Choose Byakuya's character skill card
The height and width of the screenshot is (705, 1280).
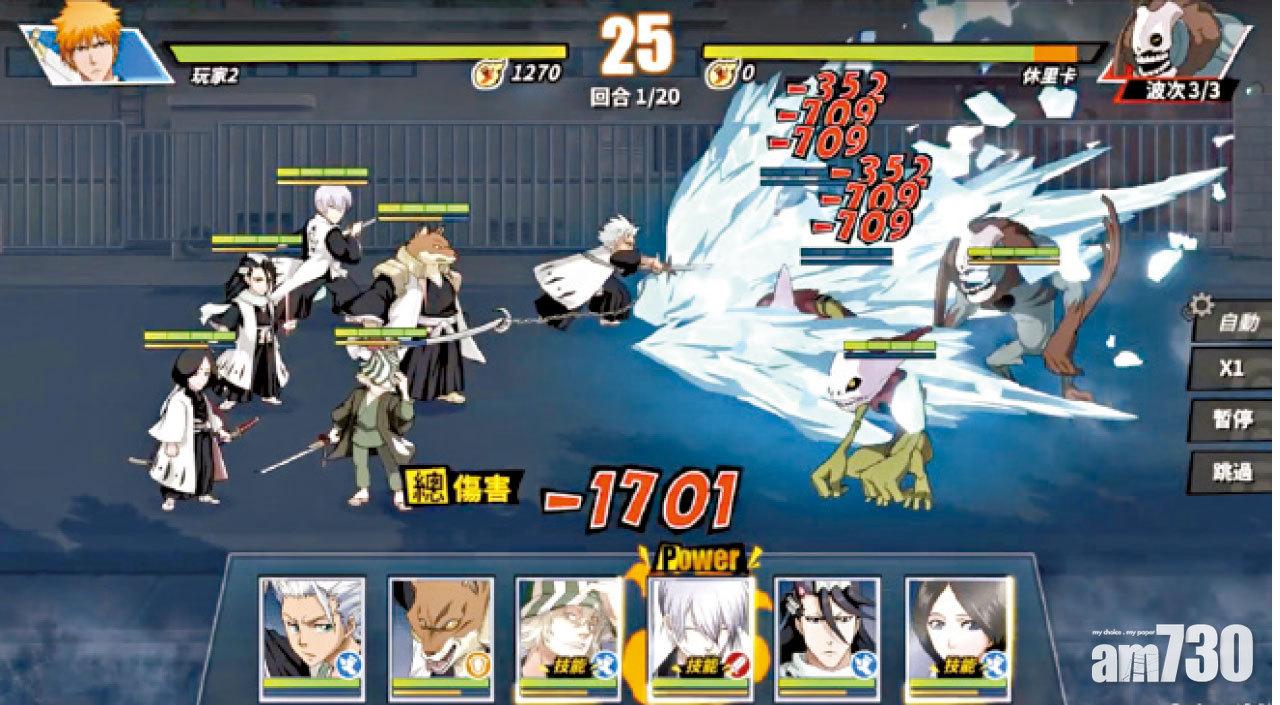coord(828,632)
